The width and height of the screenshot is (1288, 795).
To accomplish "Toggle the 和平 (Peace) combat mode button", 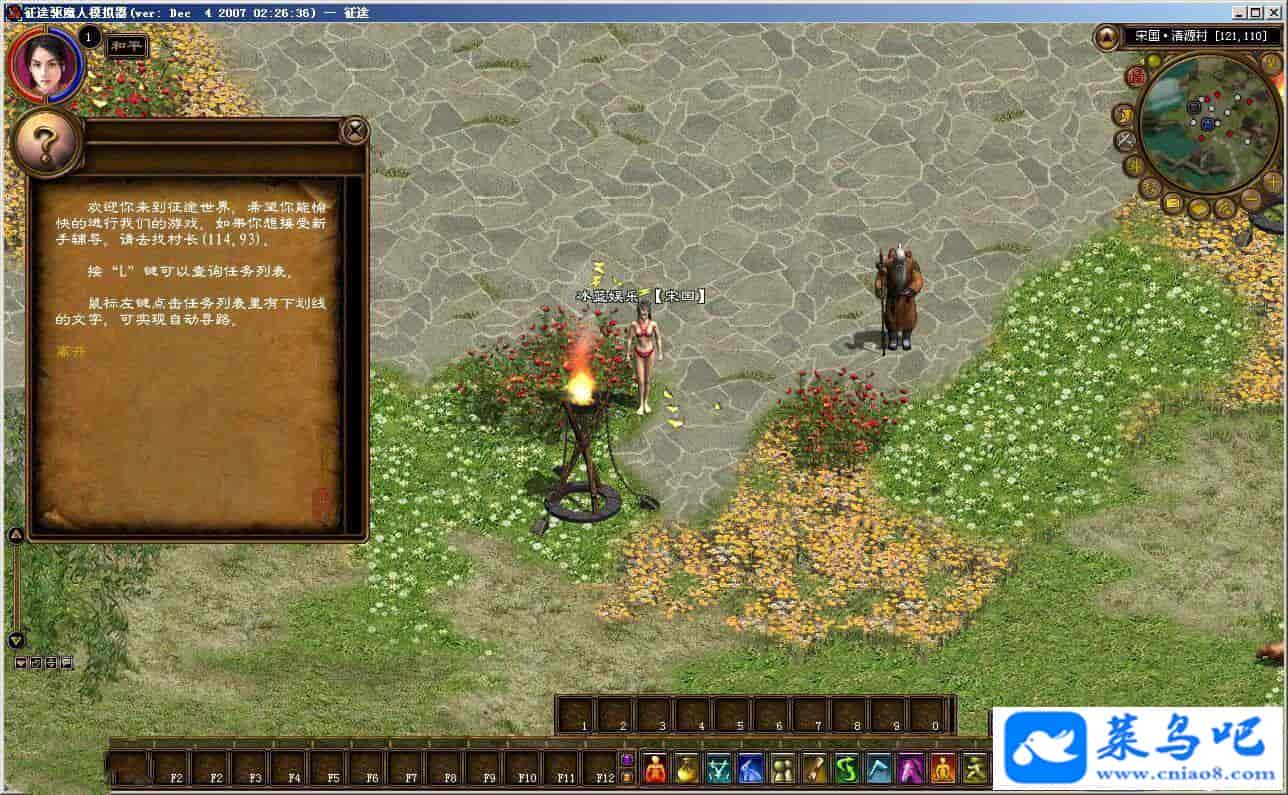I will [x=127, y=46].
